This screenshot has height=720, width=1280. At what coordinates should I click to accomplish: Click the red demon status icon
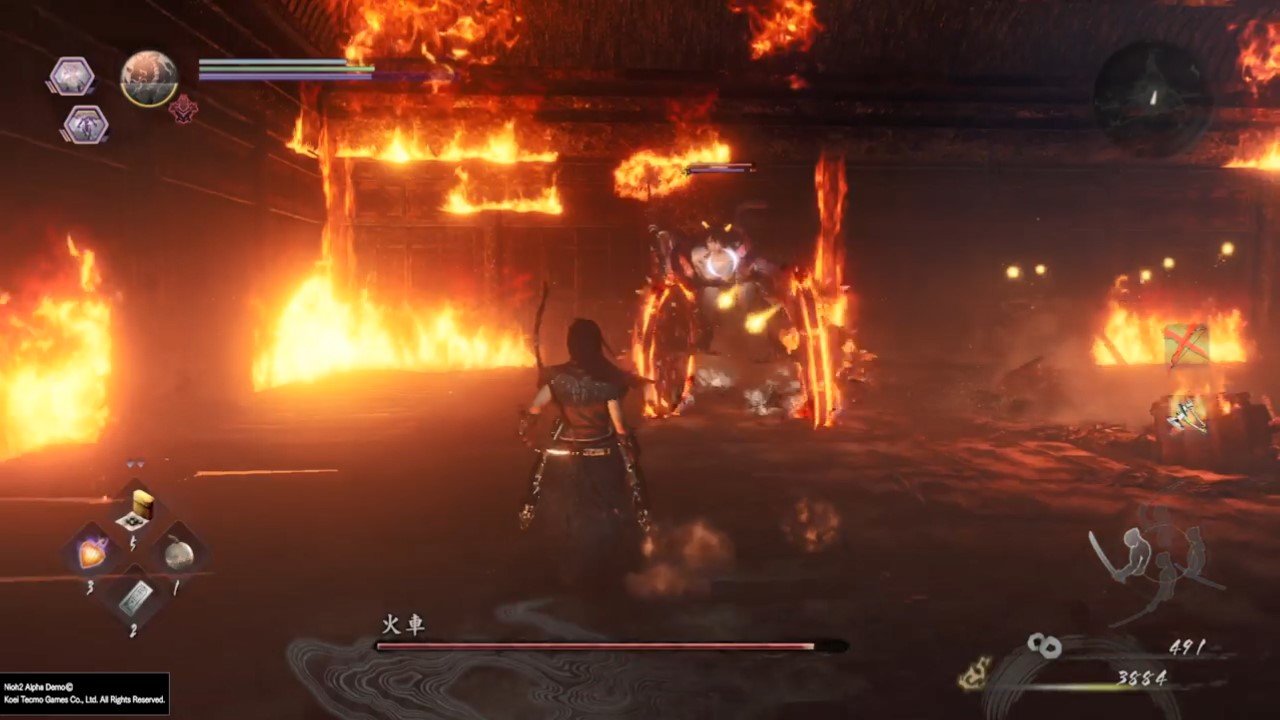pos(183,109)
